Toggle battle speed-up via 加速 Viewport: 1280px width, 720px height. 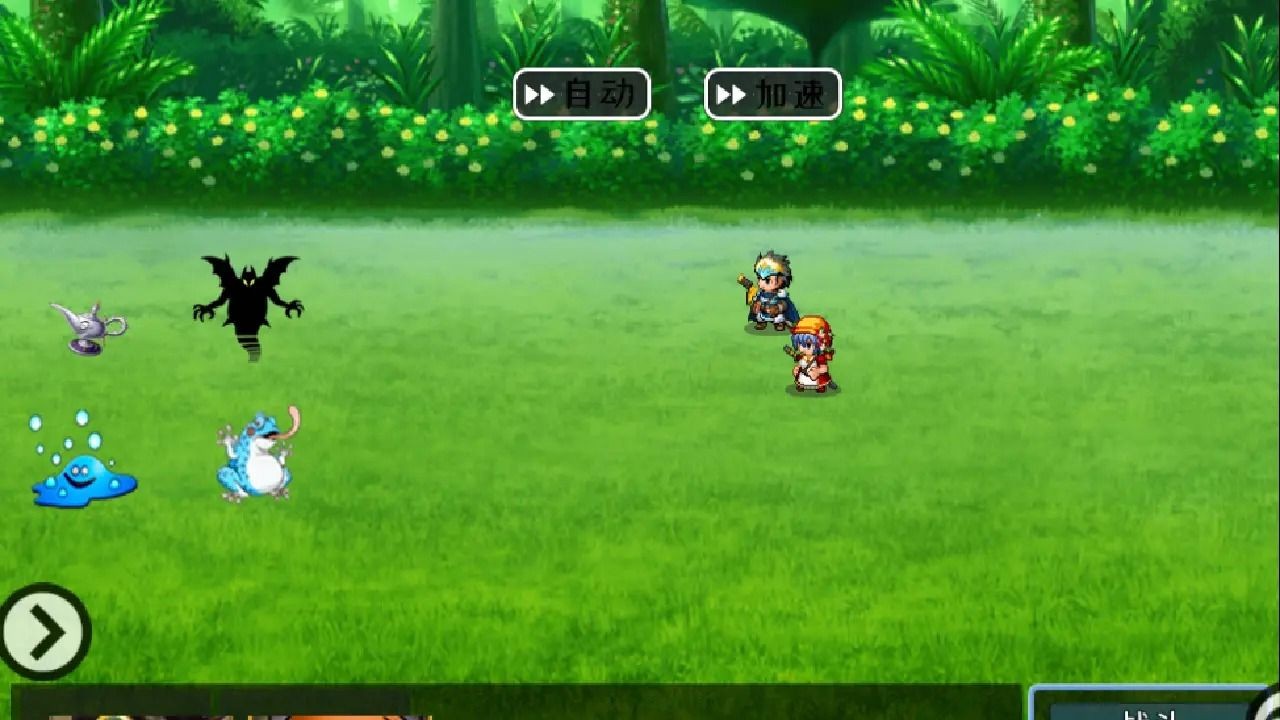770,95
